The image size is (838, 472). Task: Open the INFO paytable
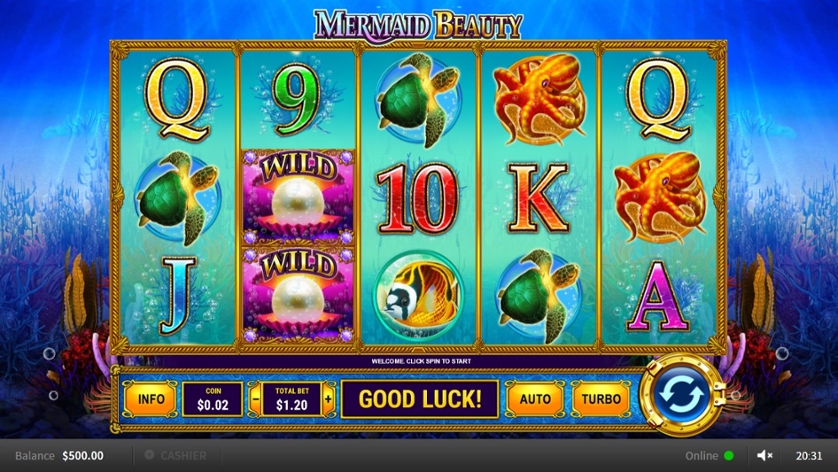point(151,399)
